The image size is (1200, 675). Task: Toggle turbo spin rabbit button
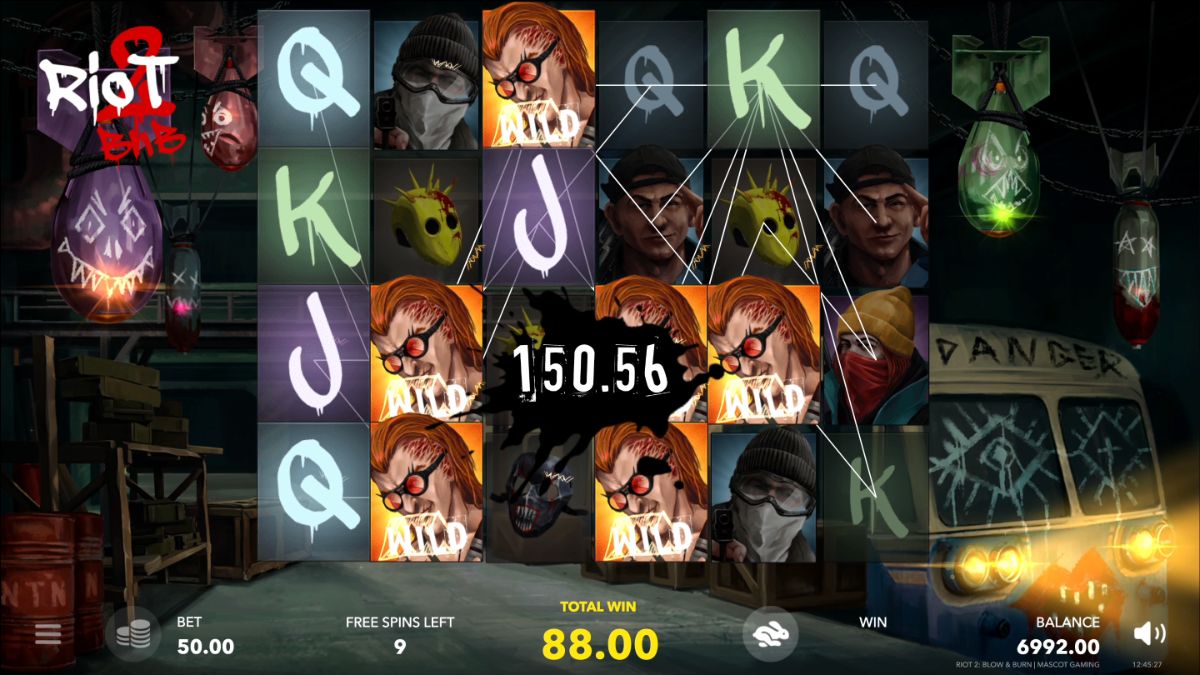769,632
